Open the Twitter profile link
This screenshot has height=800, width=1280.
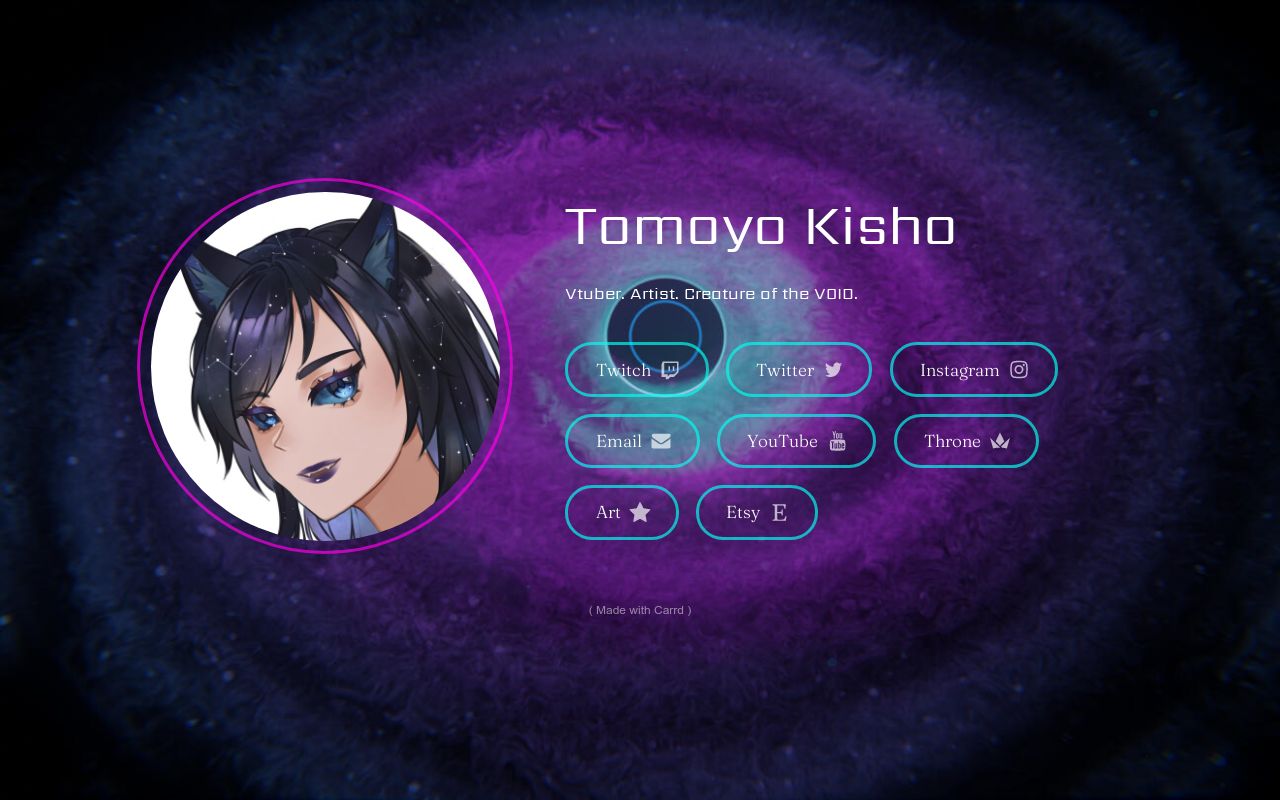click(798, 369)
